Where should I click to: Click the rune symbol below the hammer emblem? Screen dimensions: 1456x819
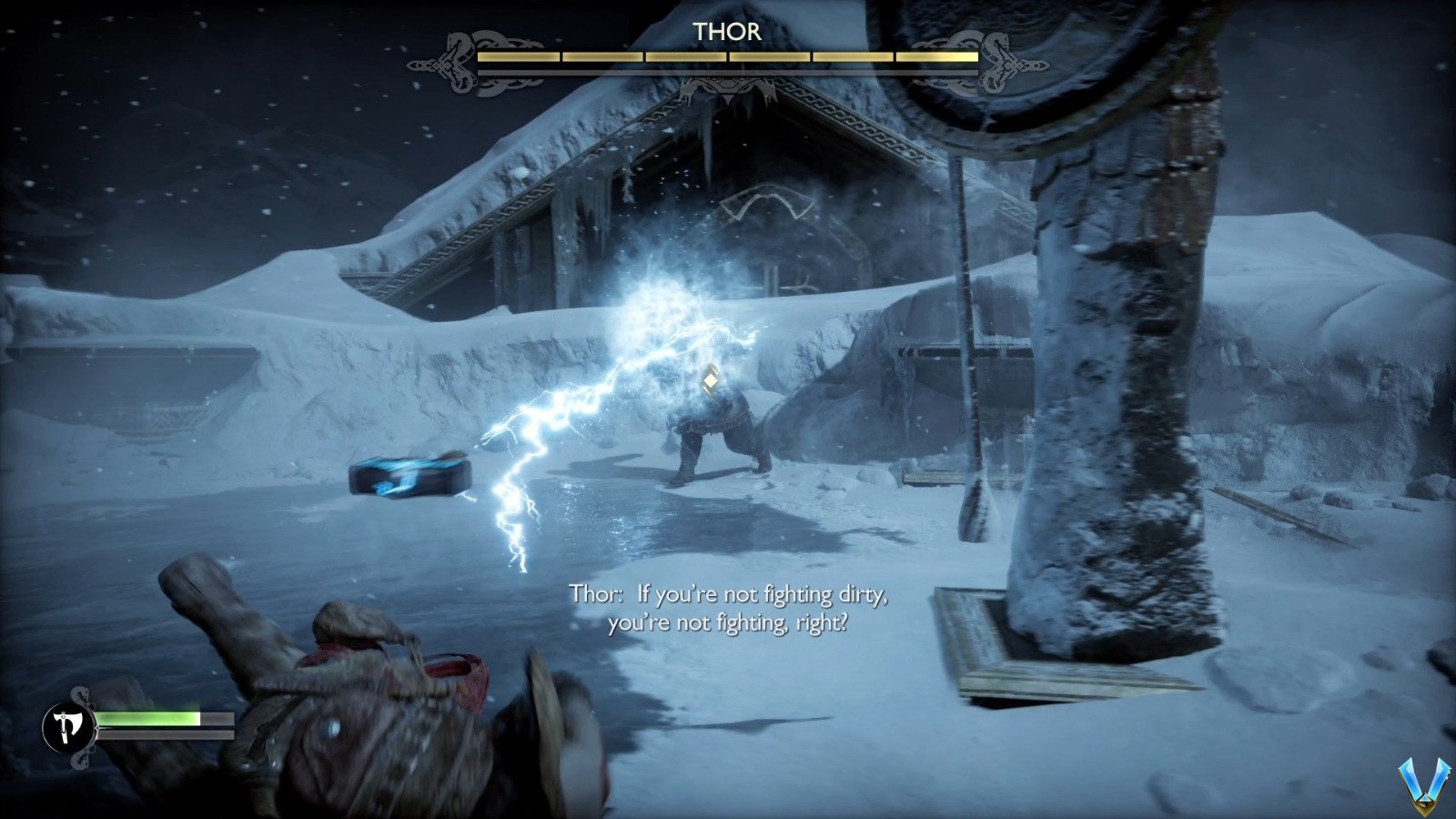coord(771,272)
